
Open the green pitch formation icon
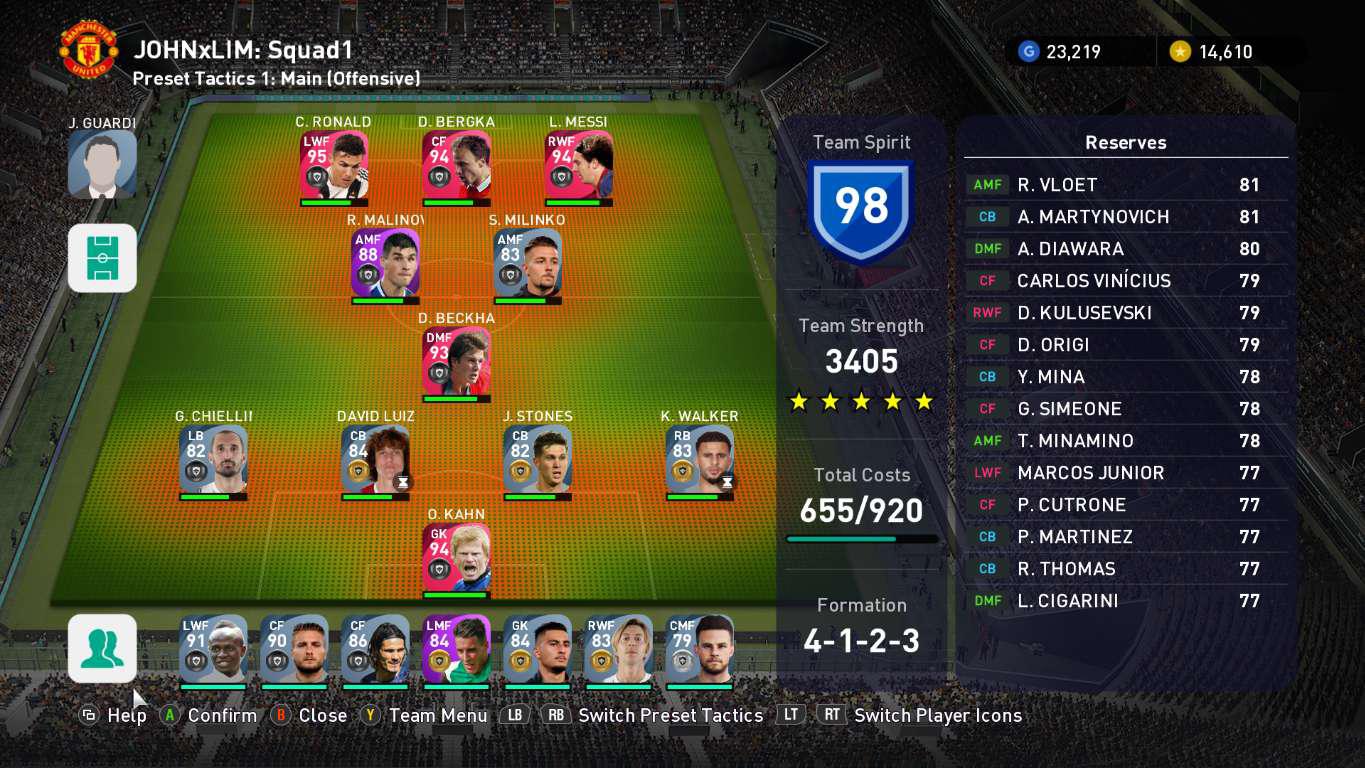click(x=102, y=258)
